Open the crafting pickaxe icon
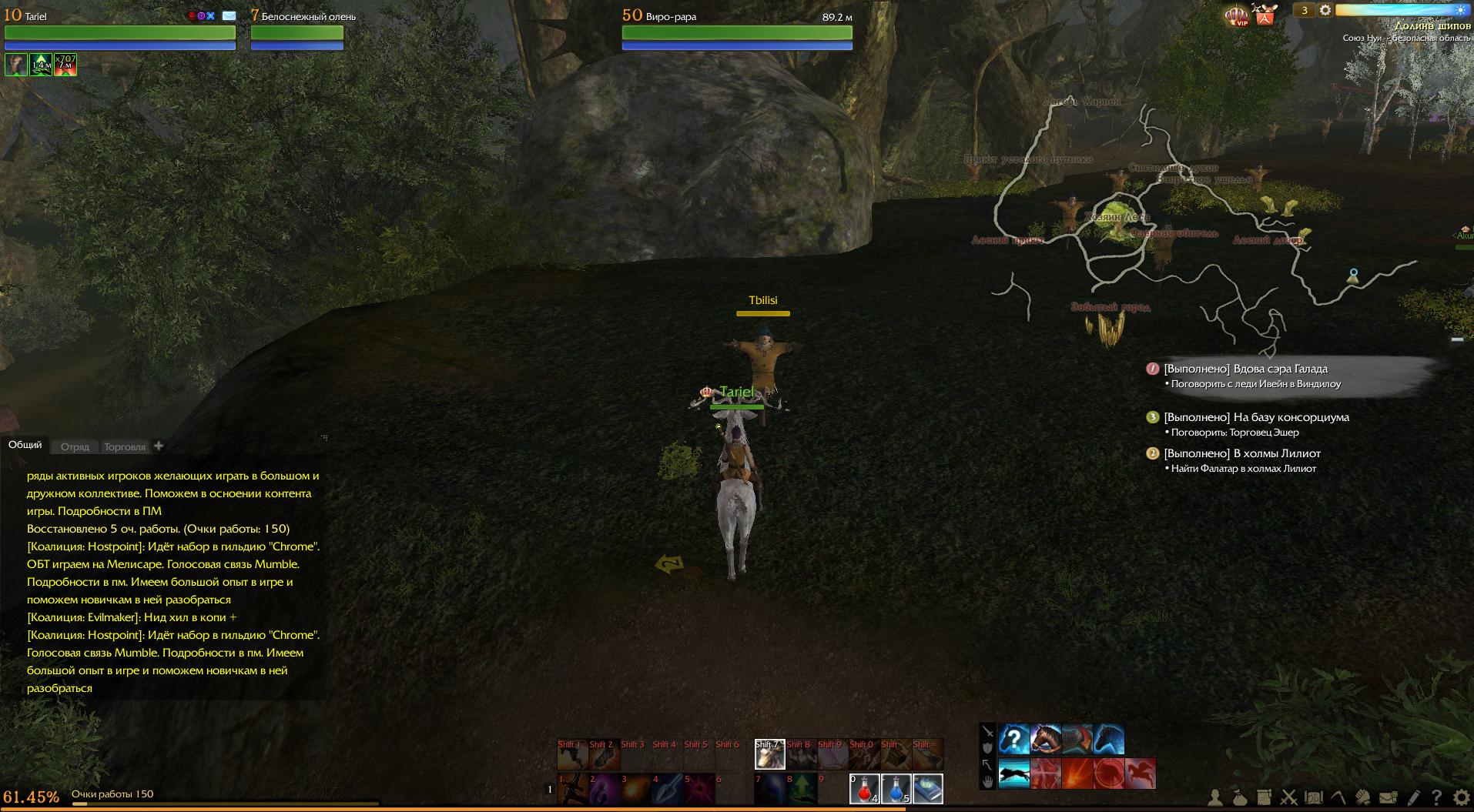1474x812 pixels. click(1338, 798)
